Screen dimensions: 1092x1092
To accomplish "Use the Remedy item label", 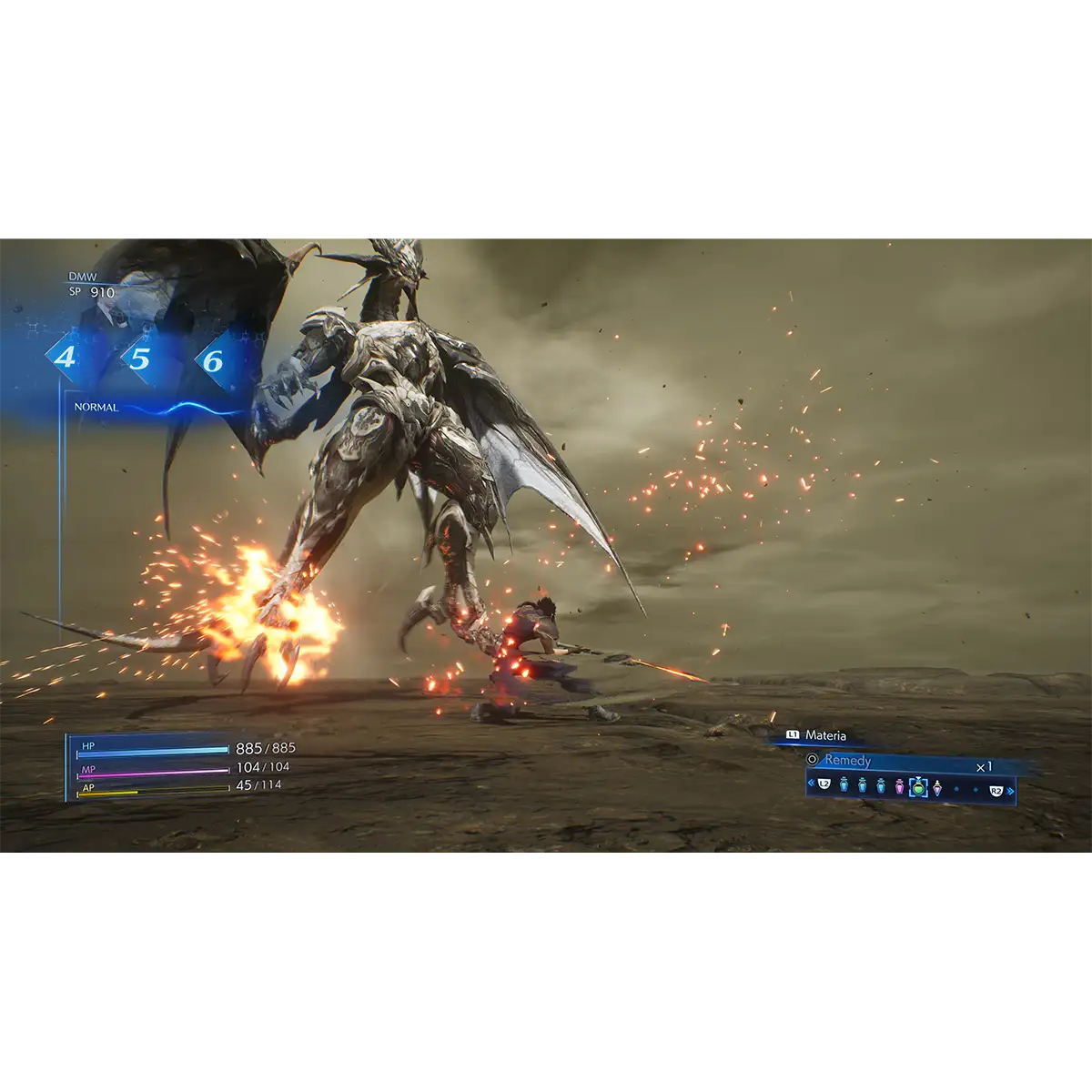I will (x=847, y=760).
